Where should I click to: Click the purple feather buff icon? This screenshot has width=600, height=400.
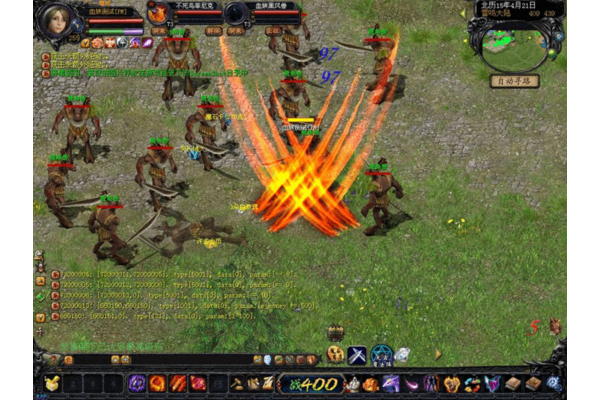(x=147, y=43)
